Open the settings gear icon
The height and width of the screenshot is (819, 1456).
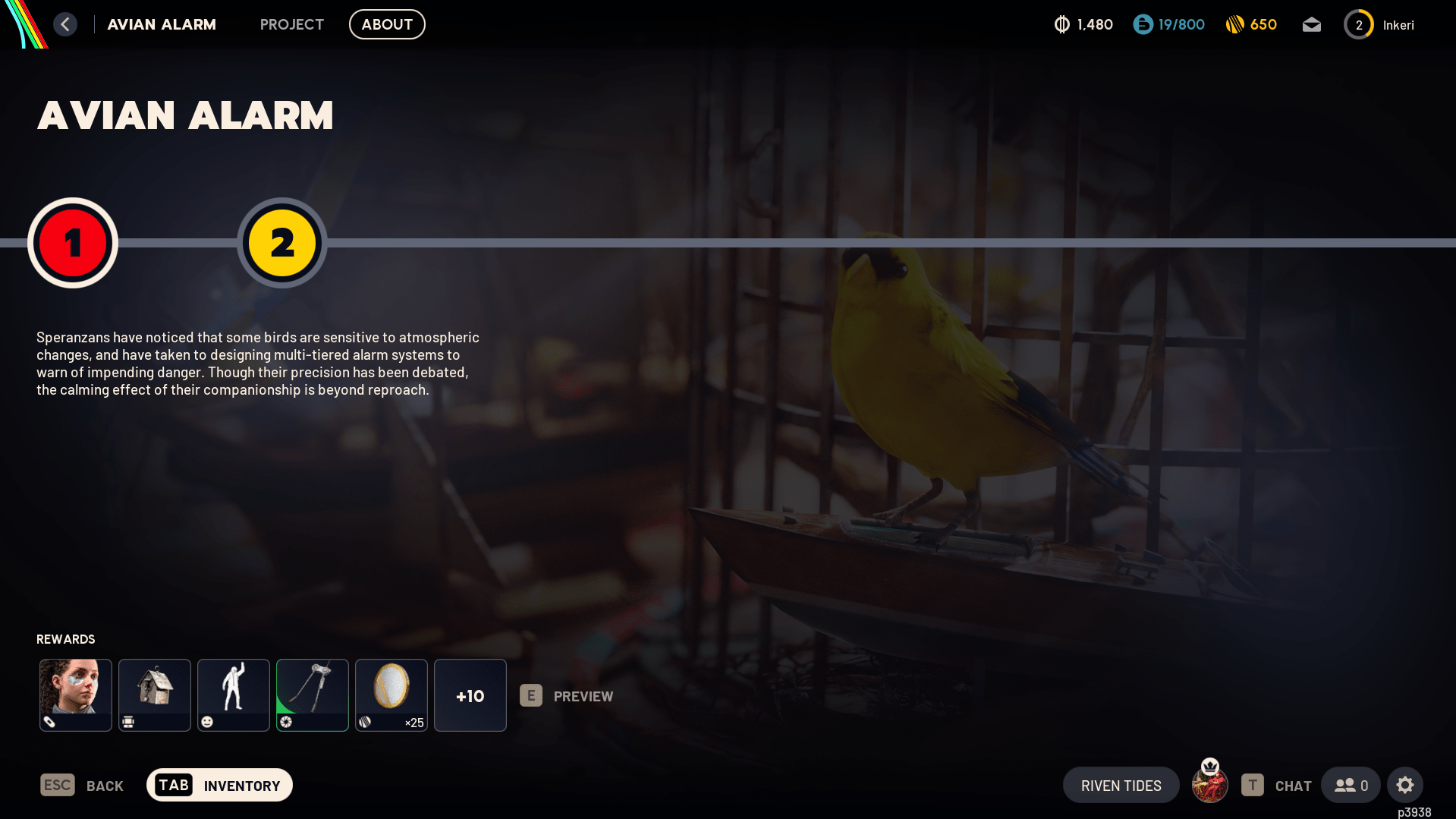[x=1405, y=785]
